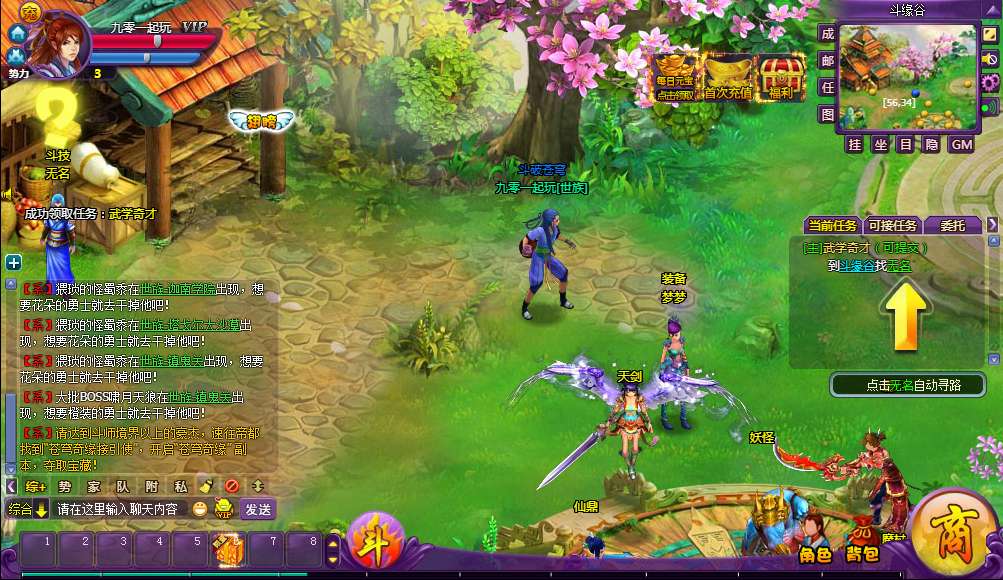
Task: Open the gear settings icon beside minimap
Action: [990, 83]
